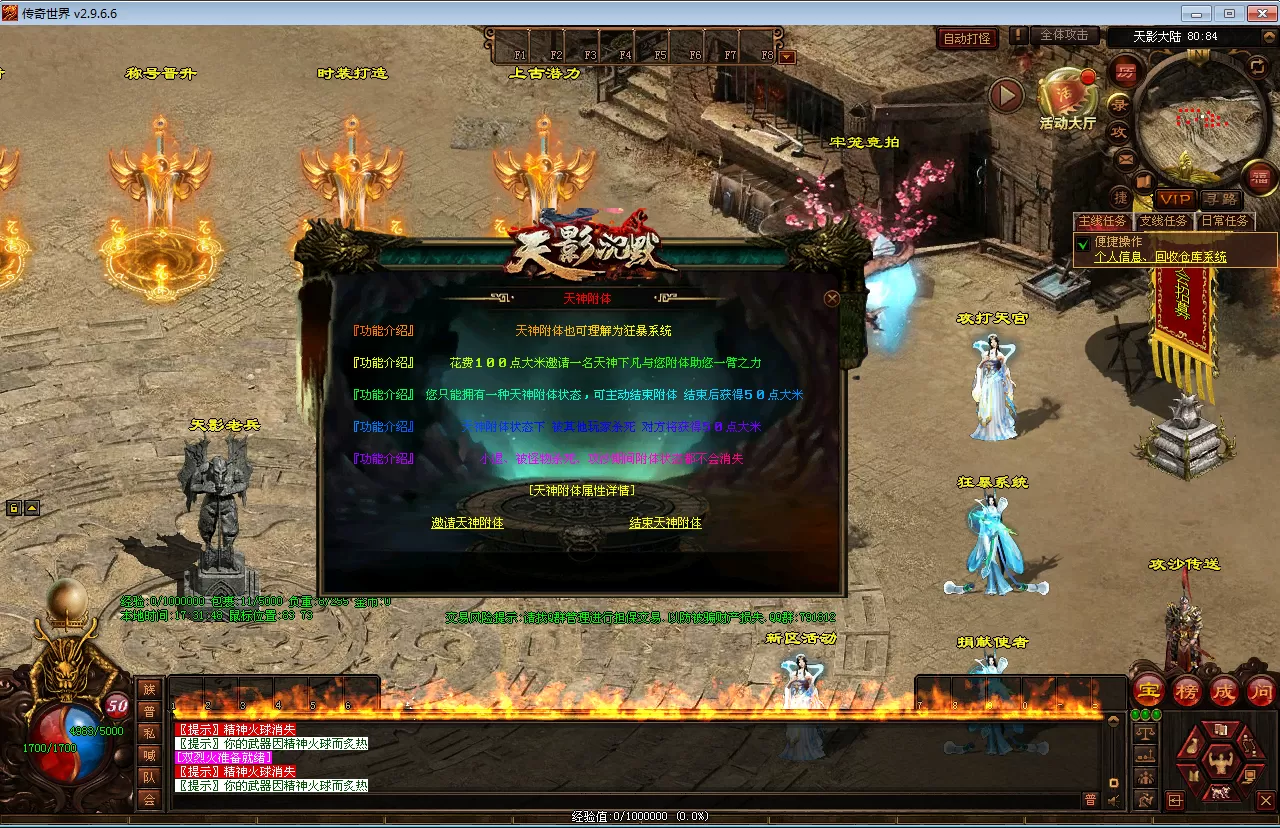Click the 邀请天神附体 link

click(x=467, y=523)
